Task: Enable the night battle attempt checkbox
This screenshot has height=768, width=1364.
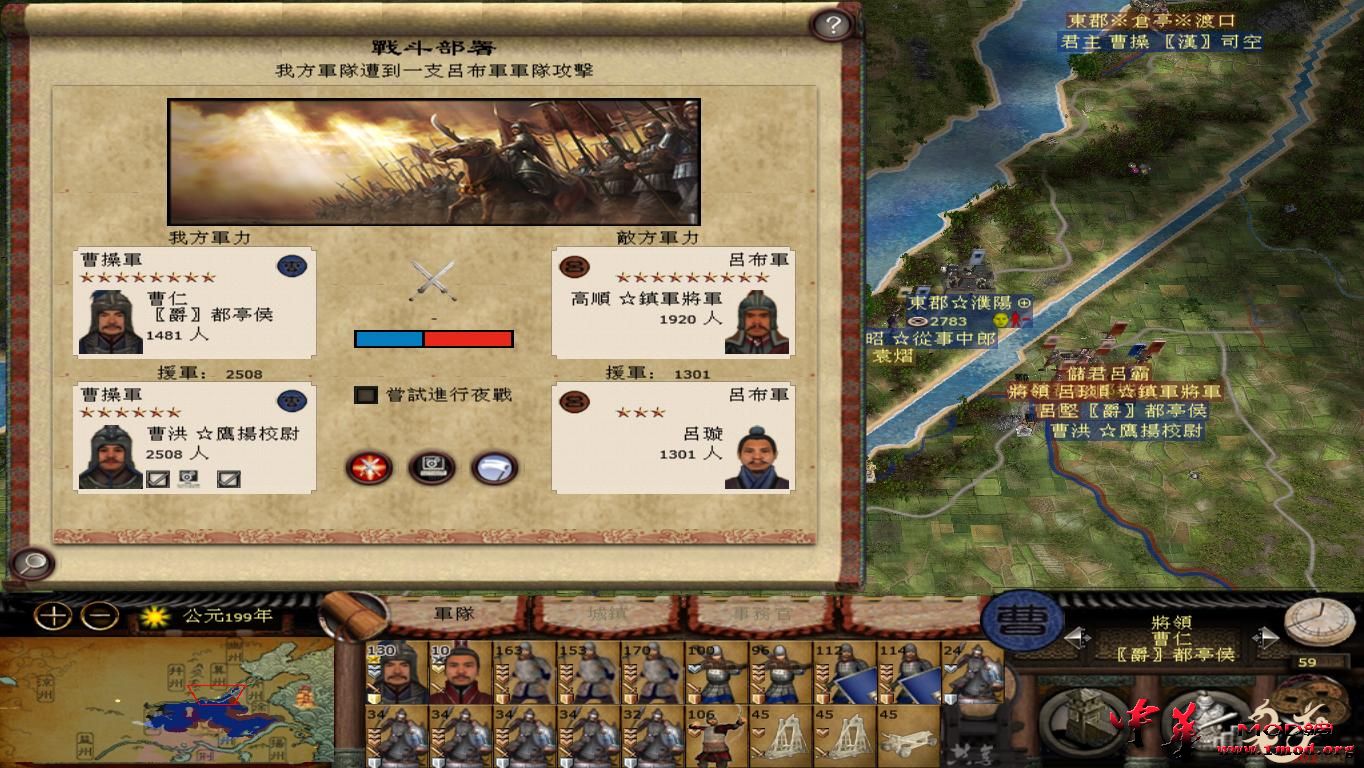Action: coord(364,395)
